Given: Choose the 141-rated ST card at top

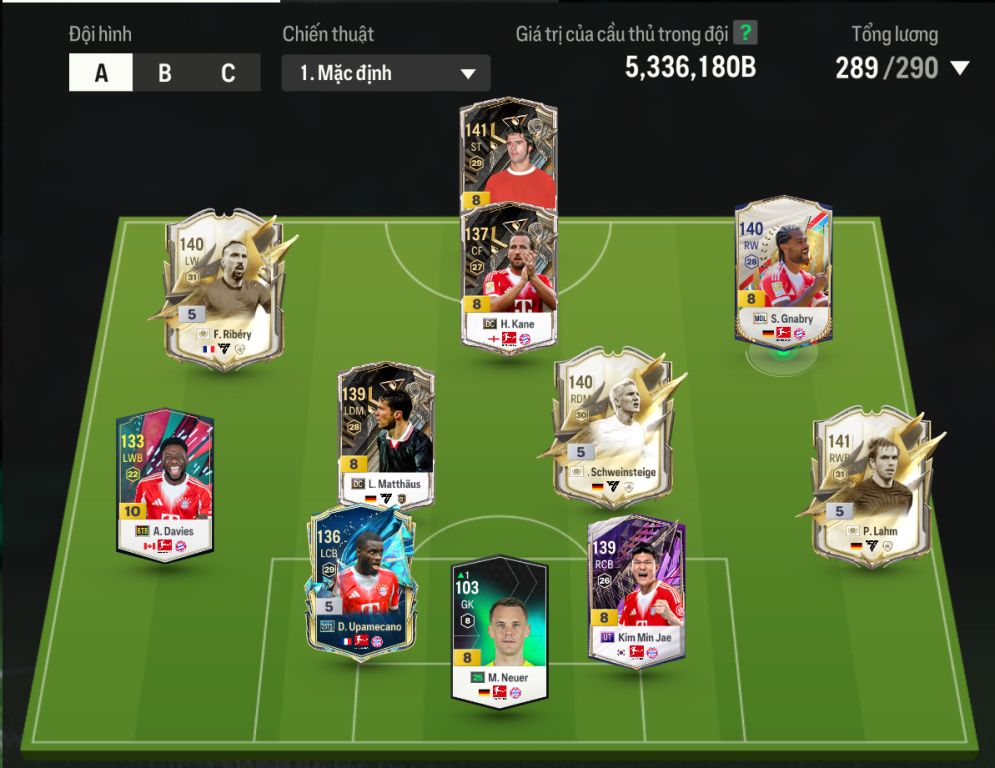Looking at the screenshot, I should pos(509,150).
